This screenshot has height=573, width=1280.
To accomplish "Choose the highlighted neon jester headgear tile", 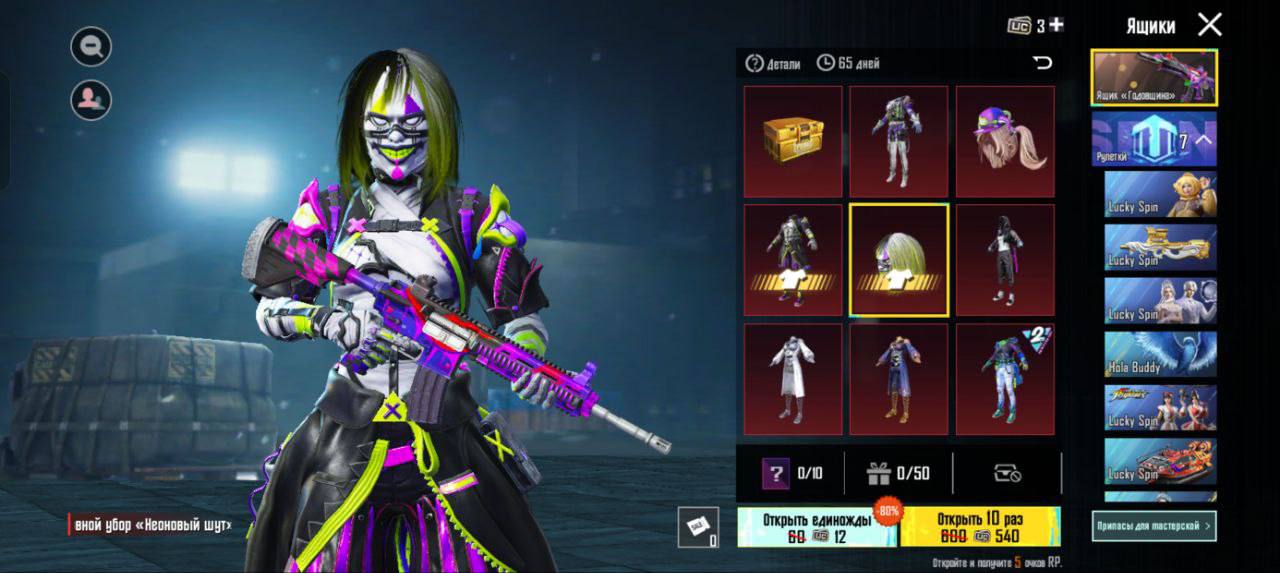I will tap(899, 260).
